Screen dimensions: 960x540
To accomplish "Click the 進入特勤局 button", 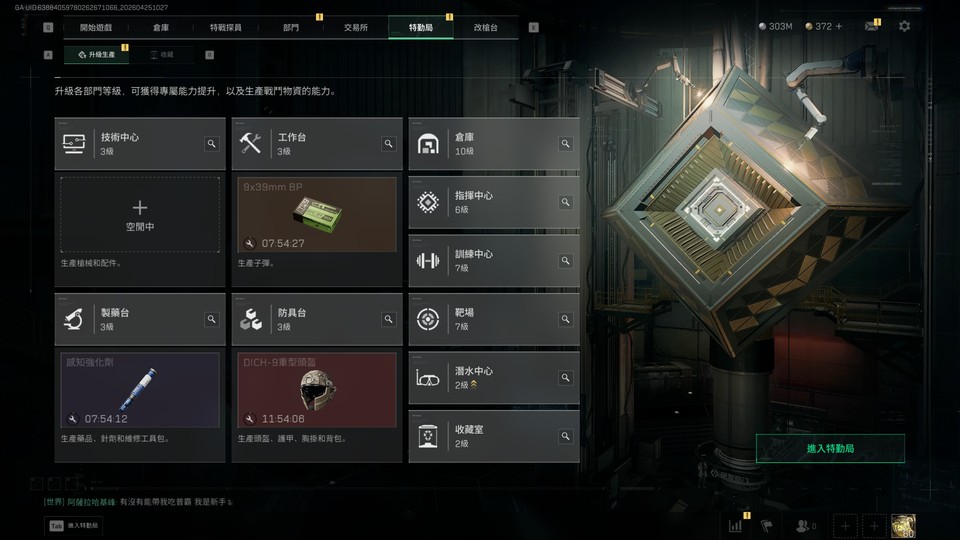I will click(x=830, y=449).
